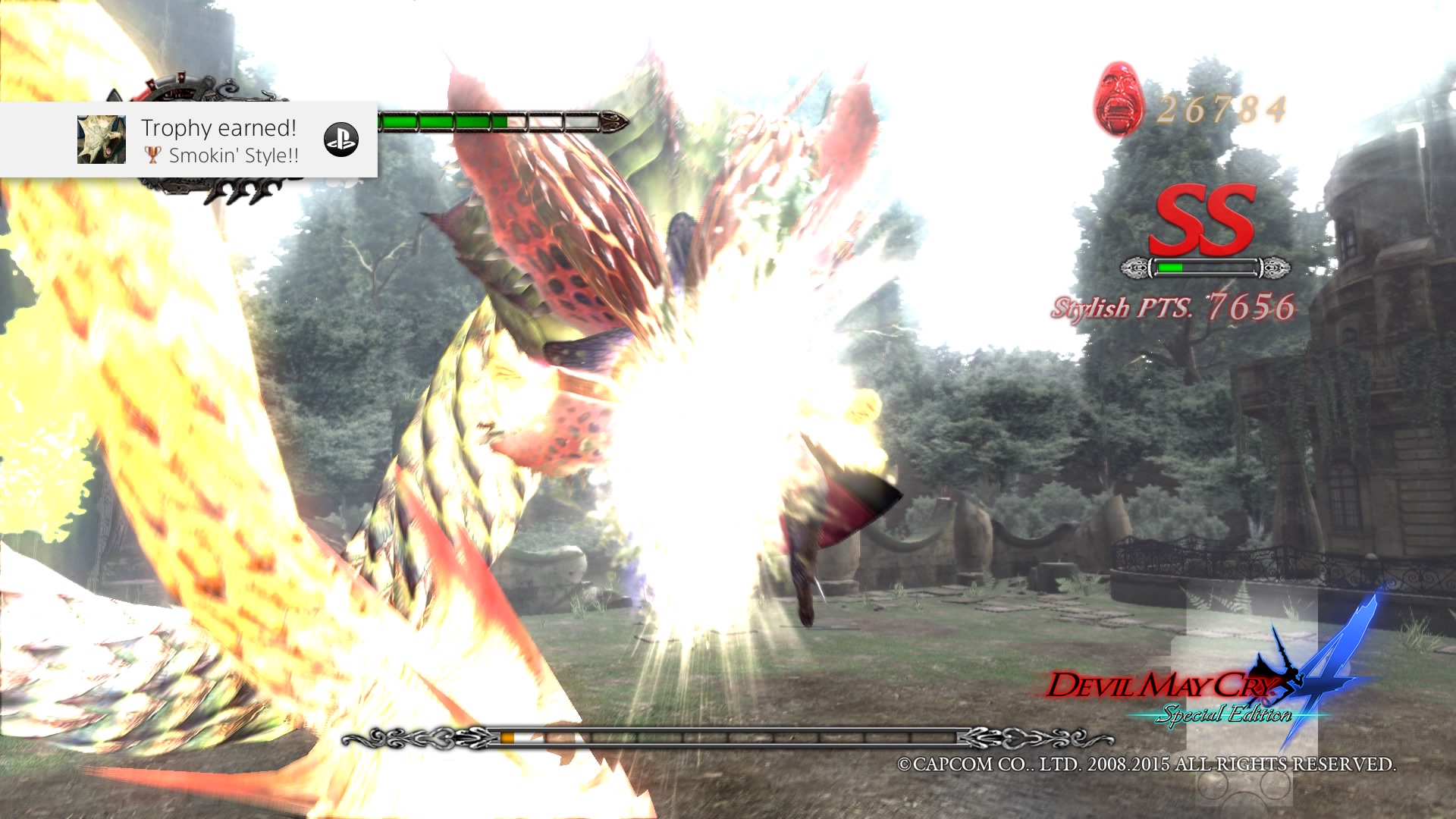The width and height of the screenshot is (1456, 819).
Task: Click the trophy cup icon in the banner
Action: tap(155, 155)
